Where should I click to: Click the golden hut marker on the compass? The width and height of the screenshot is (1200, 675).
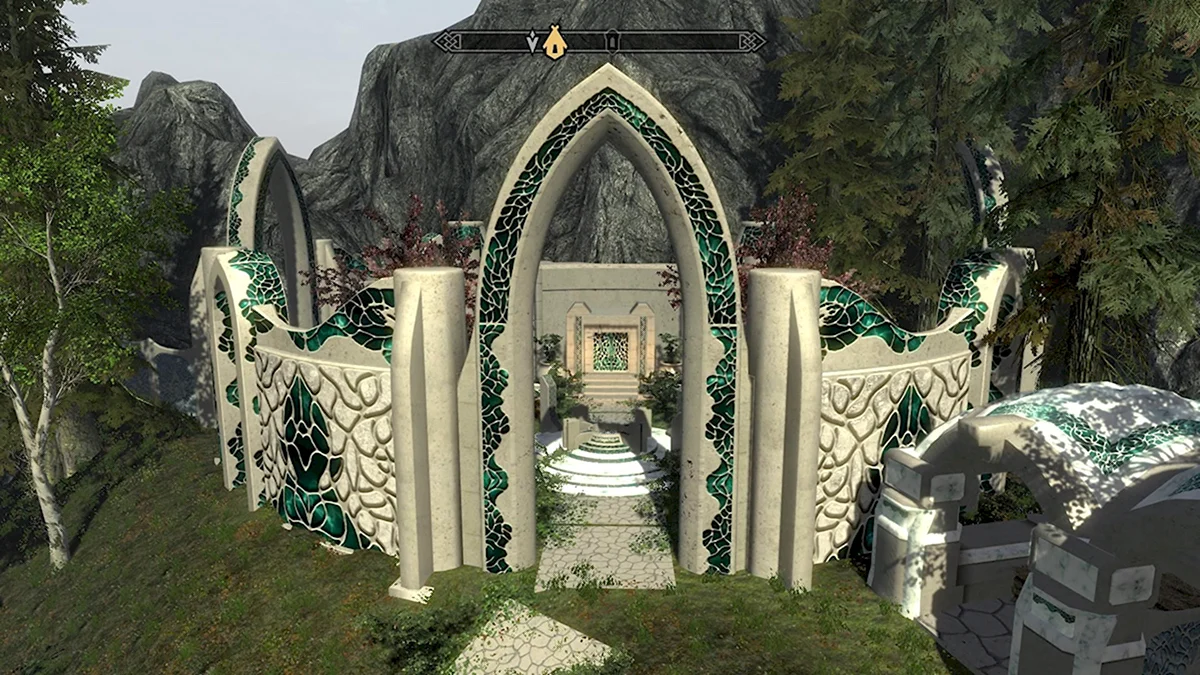click(x=554, y=42)
